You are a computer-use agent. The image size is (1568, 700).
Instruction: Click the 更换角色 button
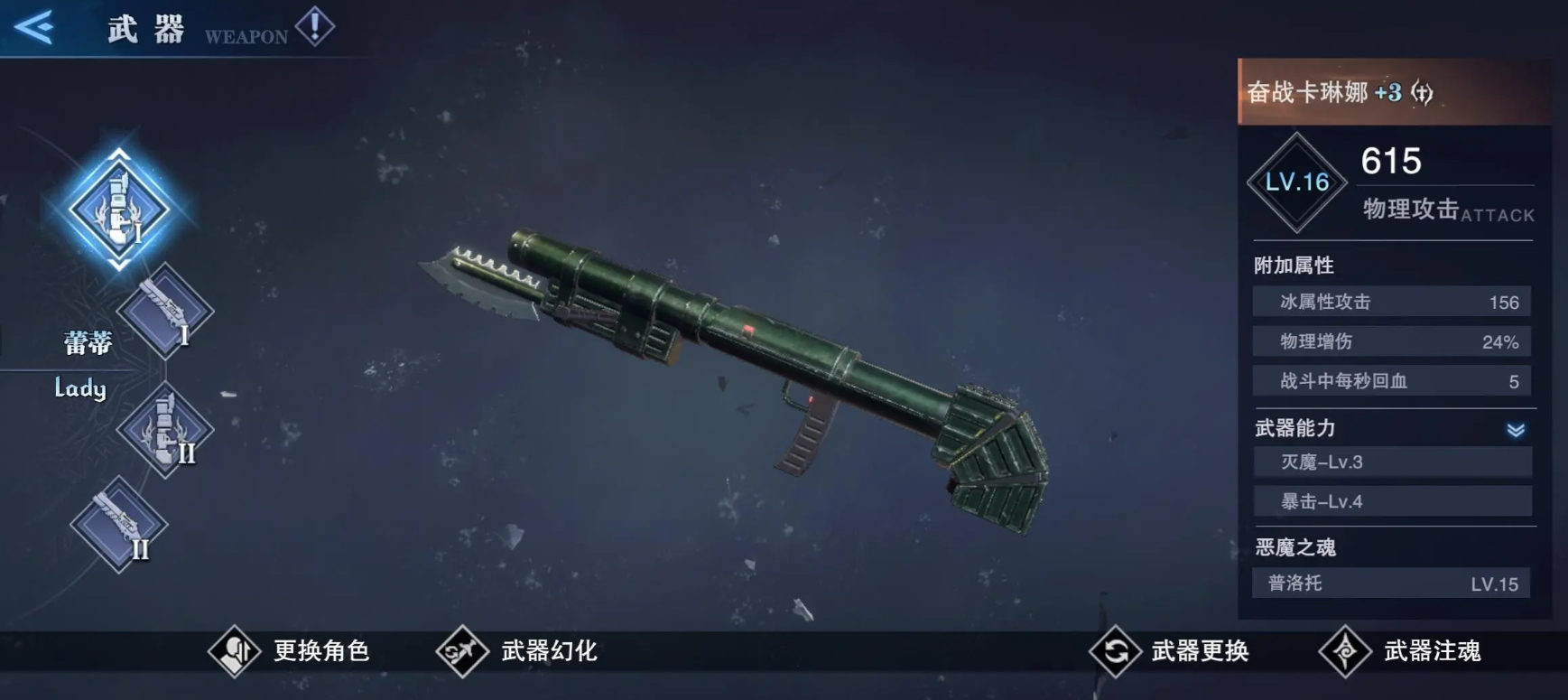tap(290, 650)
